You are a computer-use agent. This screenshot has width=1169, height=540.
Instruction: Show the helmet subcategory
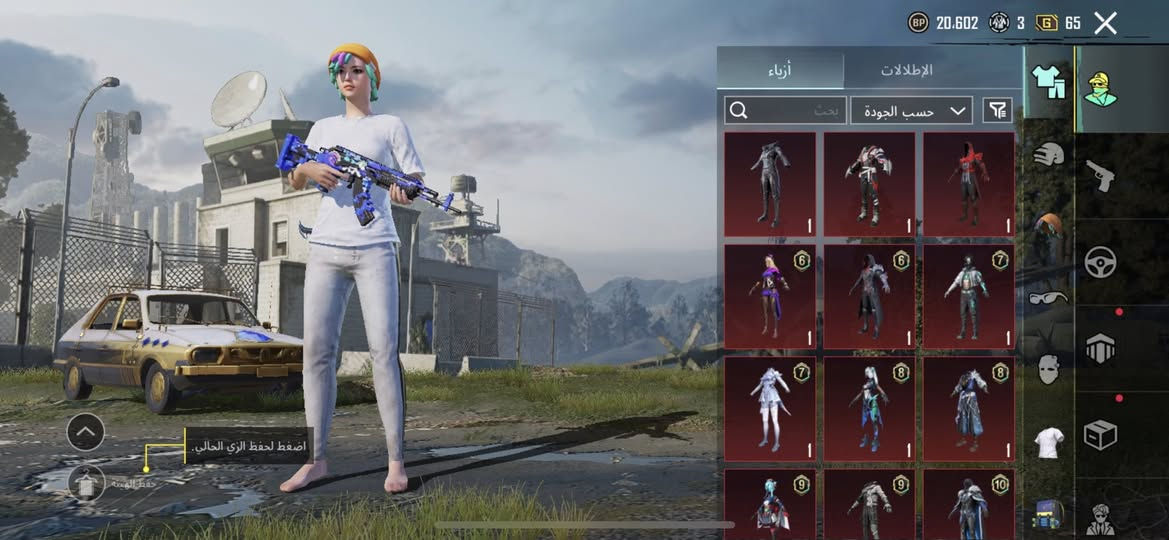[1049, 155]
